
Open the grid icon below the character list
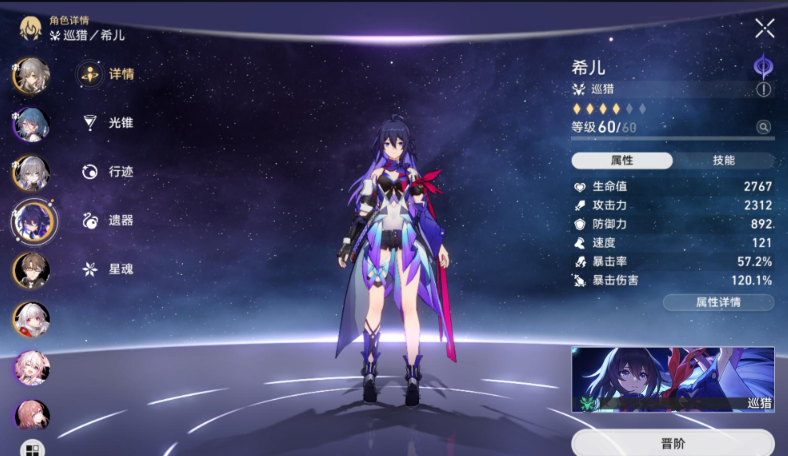[31, 448]
